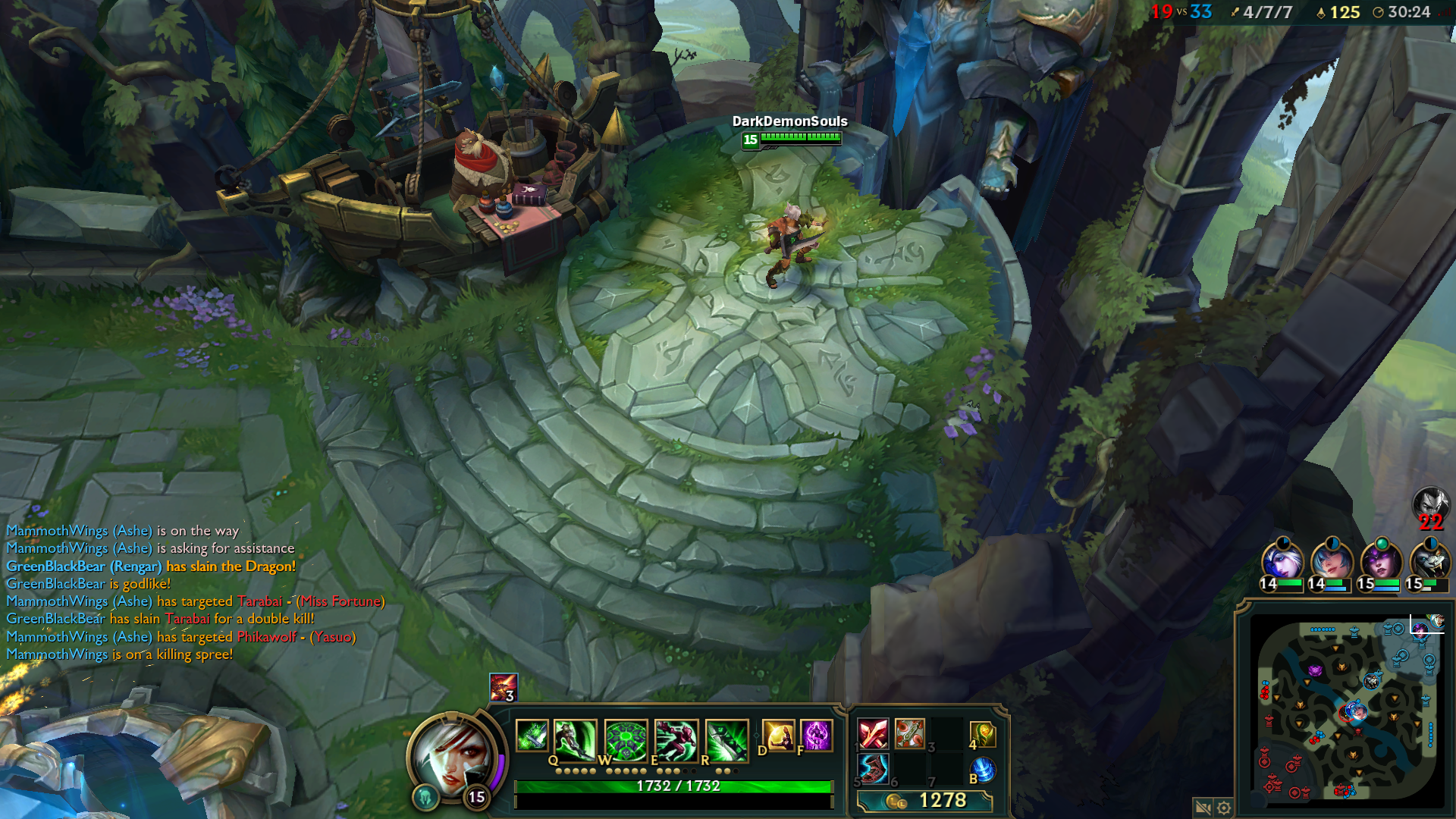The width and height of the screenshot is (1456, 819).
Task: Use the purple Teleport summoner spell
Action: pyautogui.click(x=817, y=736)
